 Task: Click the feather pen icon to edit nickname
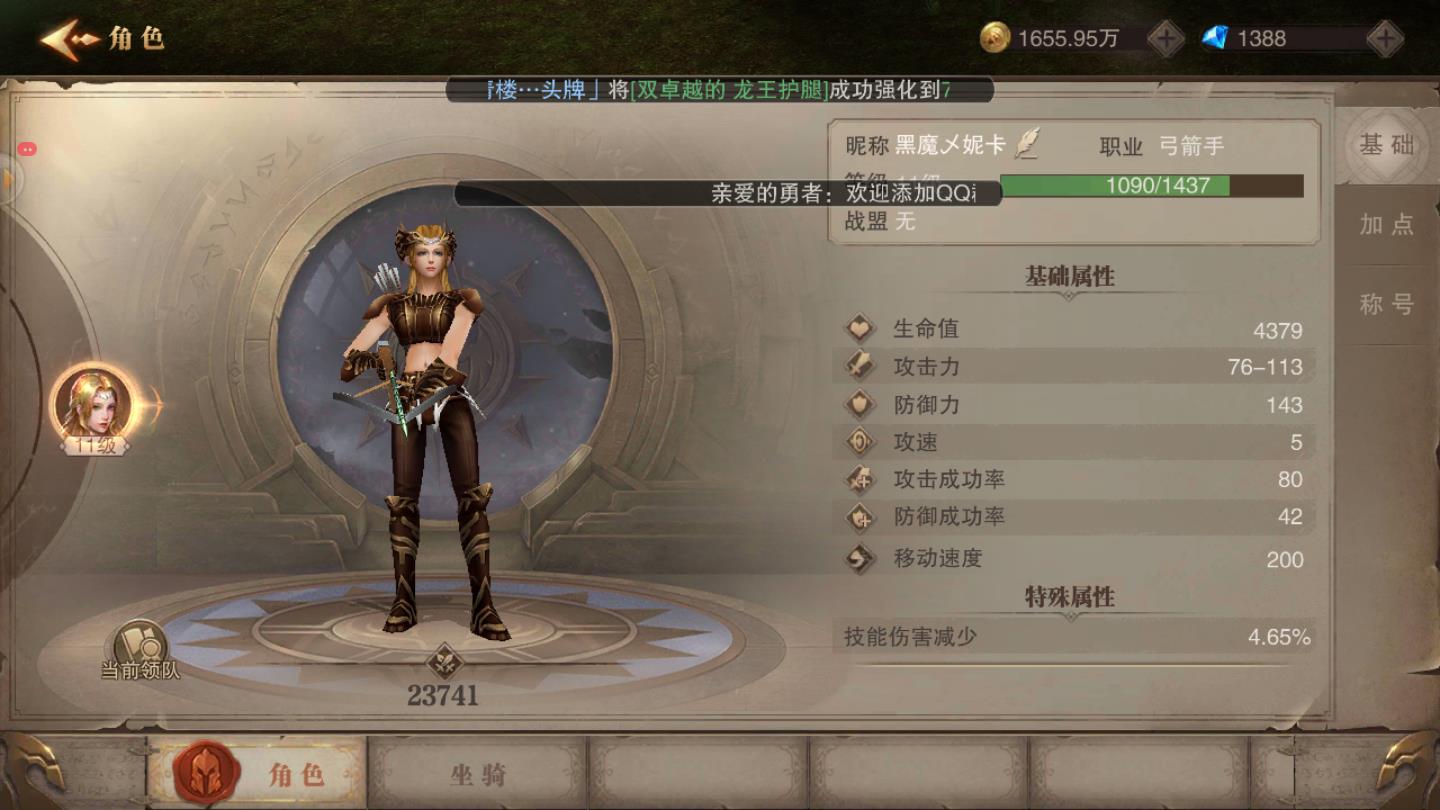1030,145
